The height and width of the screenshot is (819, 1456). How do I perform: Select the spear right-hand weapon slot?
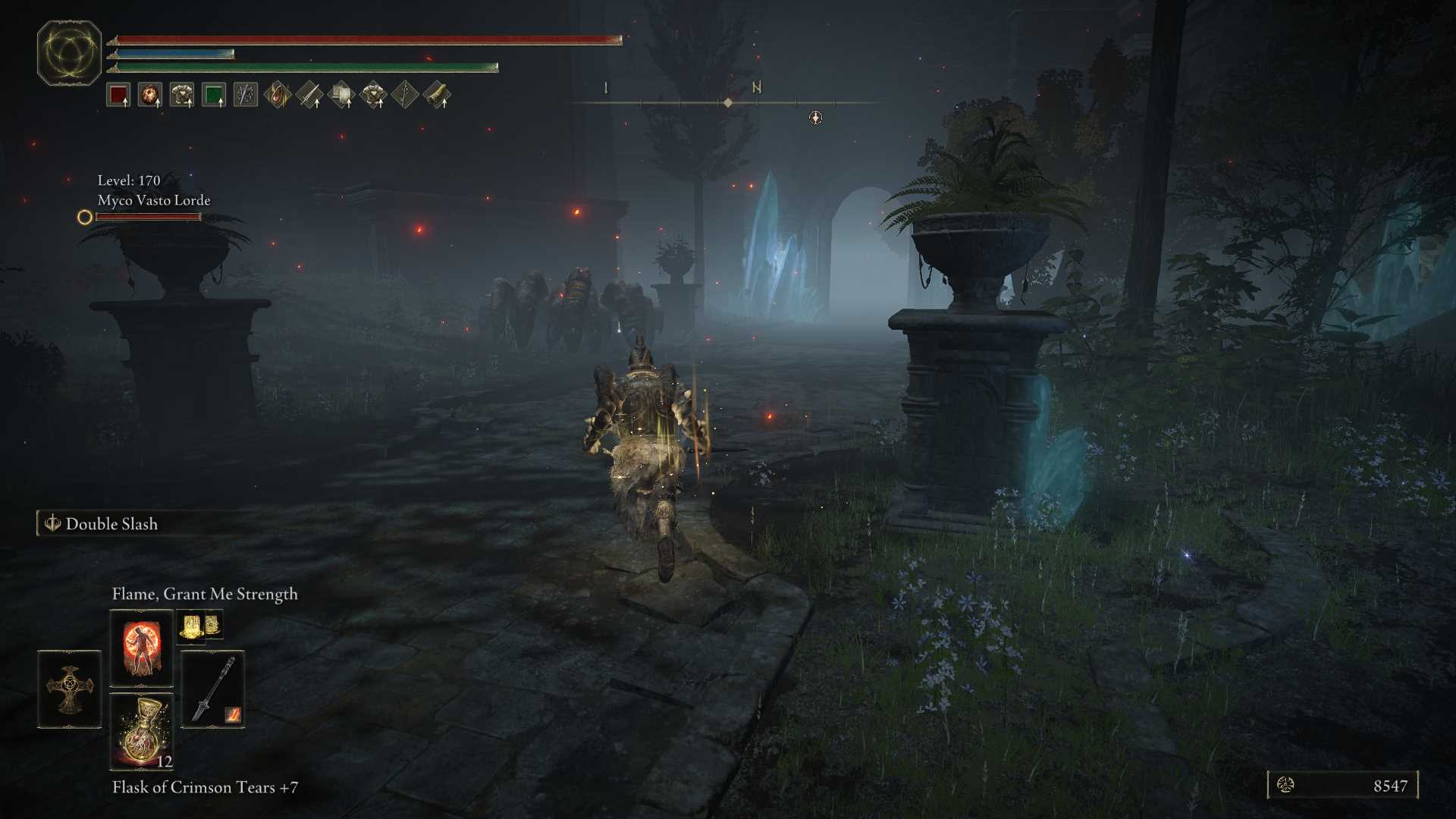click(212, 689)
